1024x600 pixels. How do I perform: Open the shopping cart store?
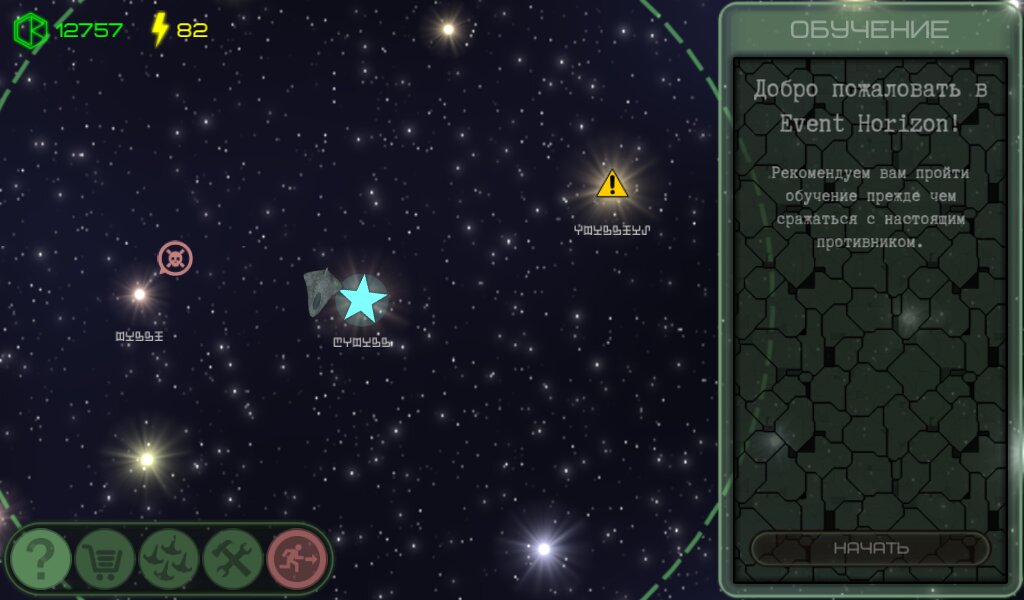tap(105, 559)
